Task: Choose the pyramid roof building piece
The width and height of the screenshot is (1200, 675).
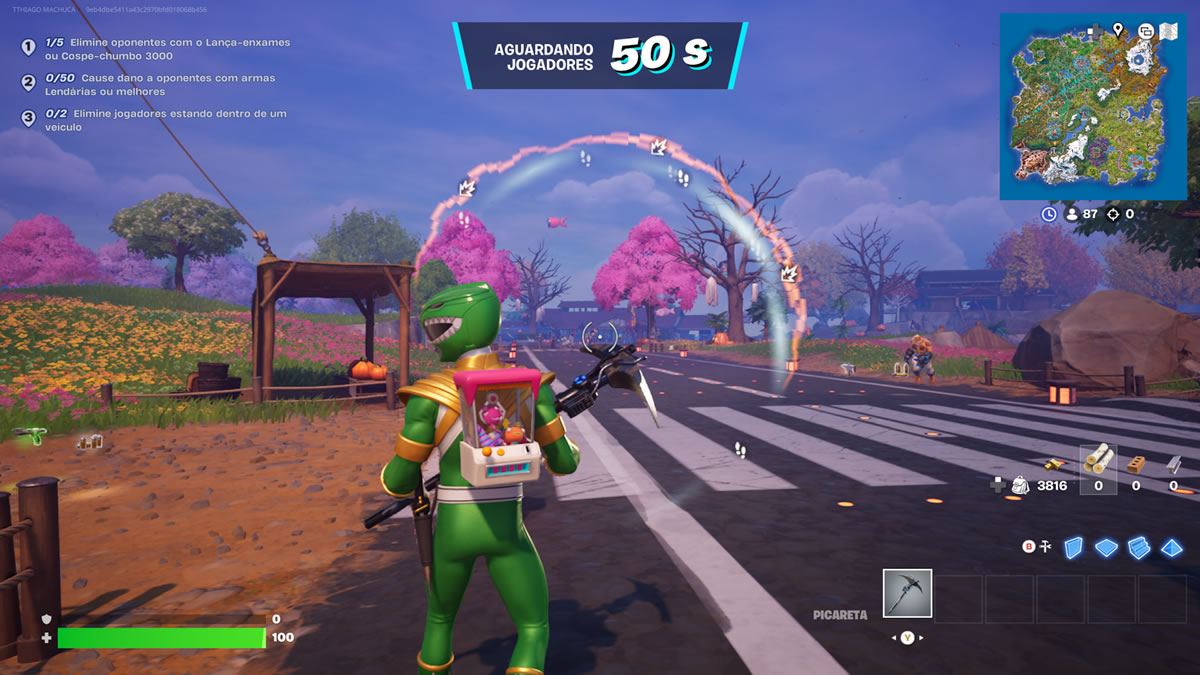Action: coord(1172,547)
